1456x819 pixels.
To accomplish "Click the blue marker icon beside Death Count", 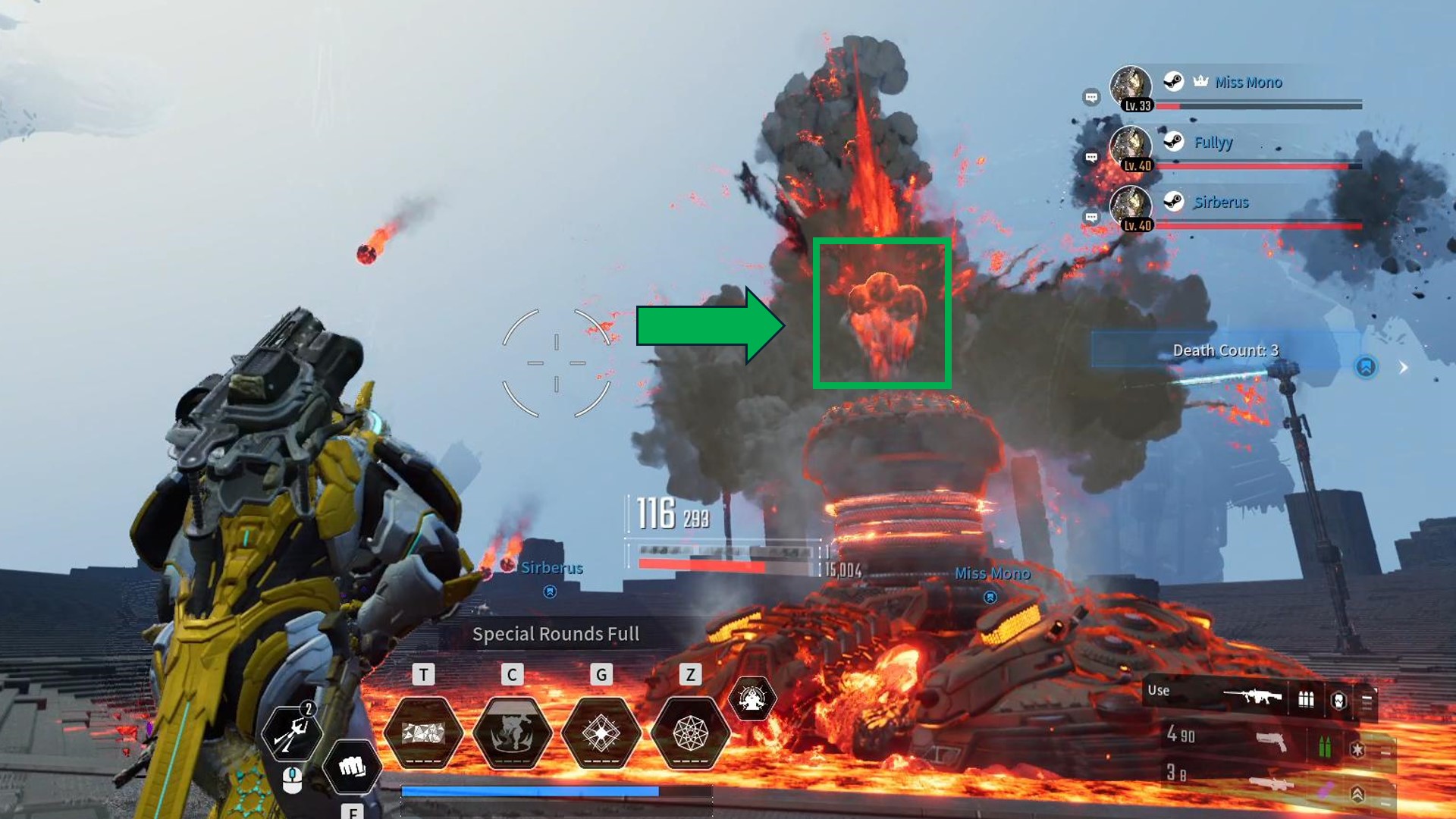I will (1366, 368).
